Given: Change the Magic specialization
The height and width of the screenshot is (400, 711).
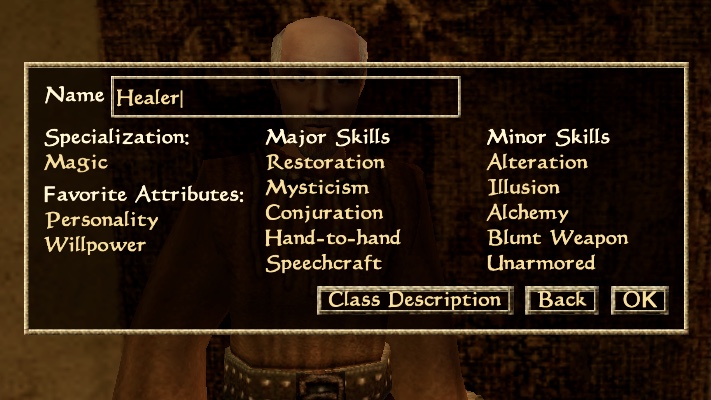Looking at the screenshot, I should [76, 162].
